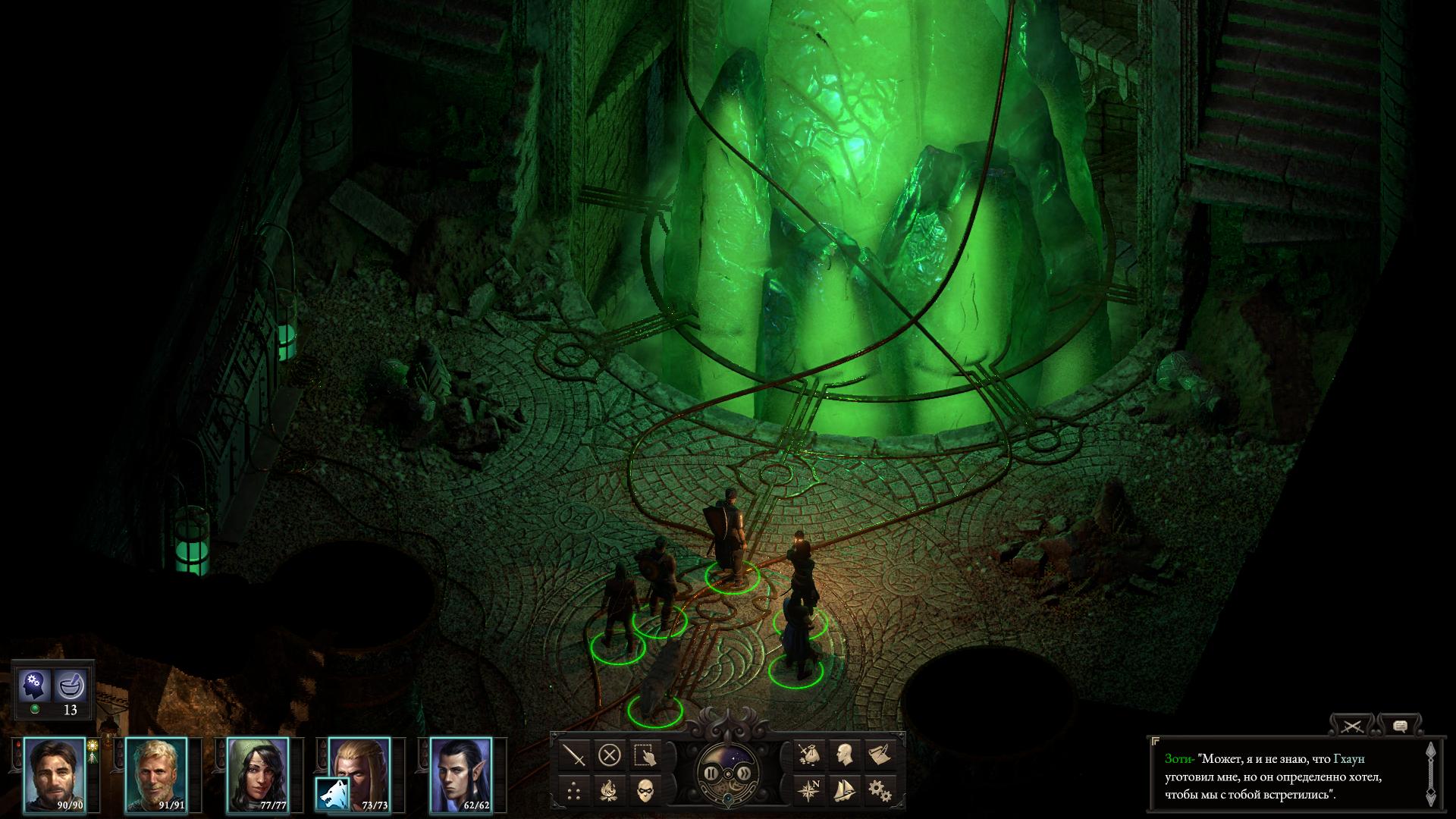Open the inventory bag-and-sword icon
Image resolution: width=1456 pixels, height=819 pixels.
click(x=810, y=755)
